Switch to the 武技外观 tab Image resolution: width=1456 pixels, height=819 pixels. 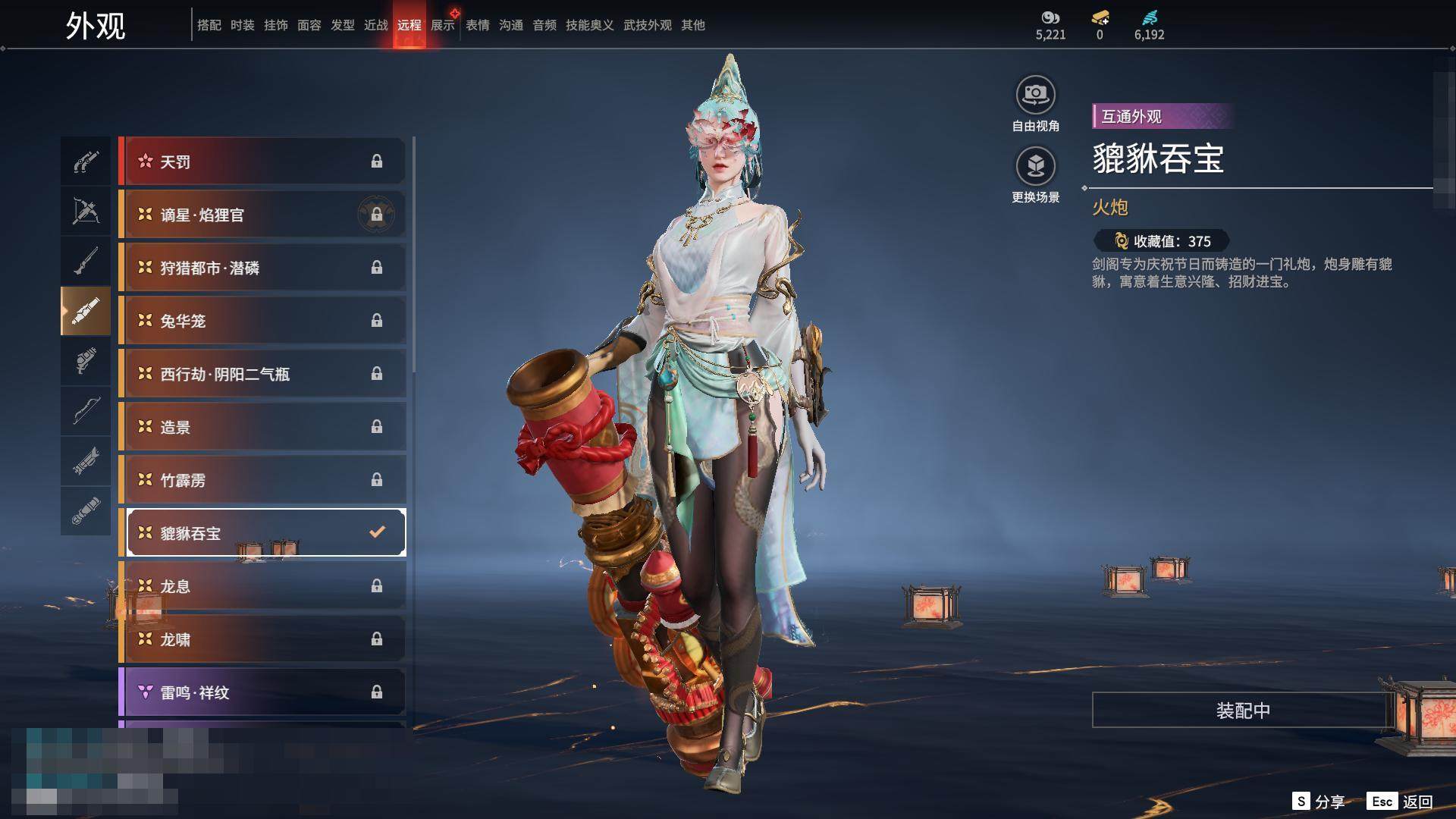point(647,25)
